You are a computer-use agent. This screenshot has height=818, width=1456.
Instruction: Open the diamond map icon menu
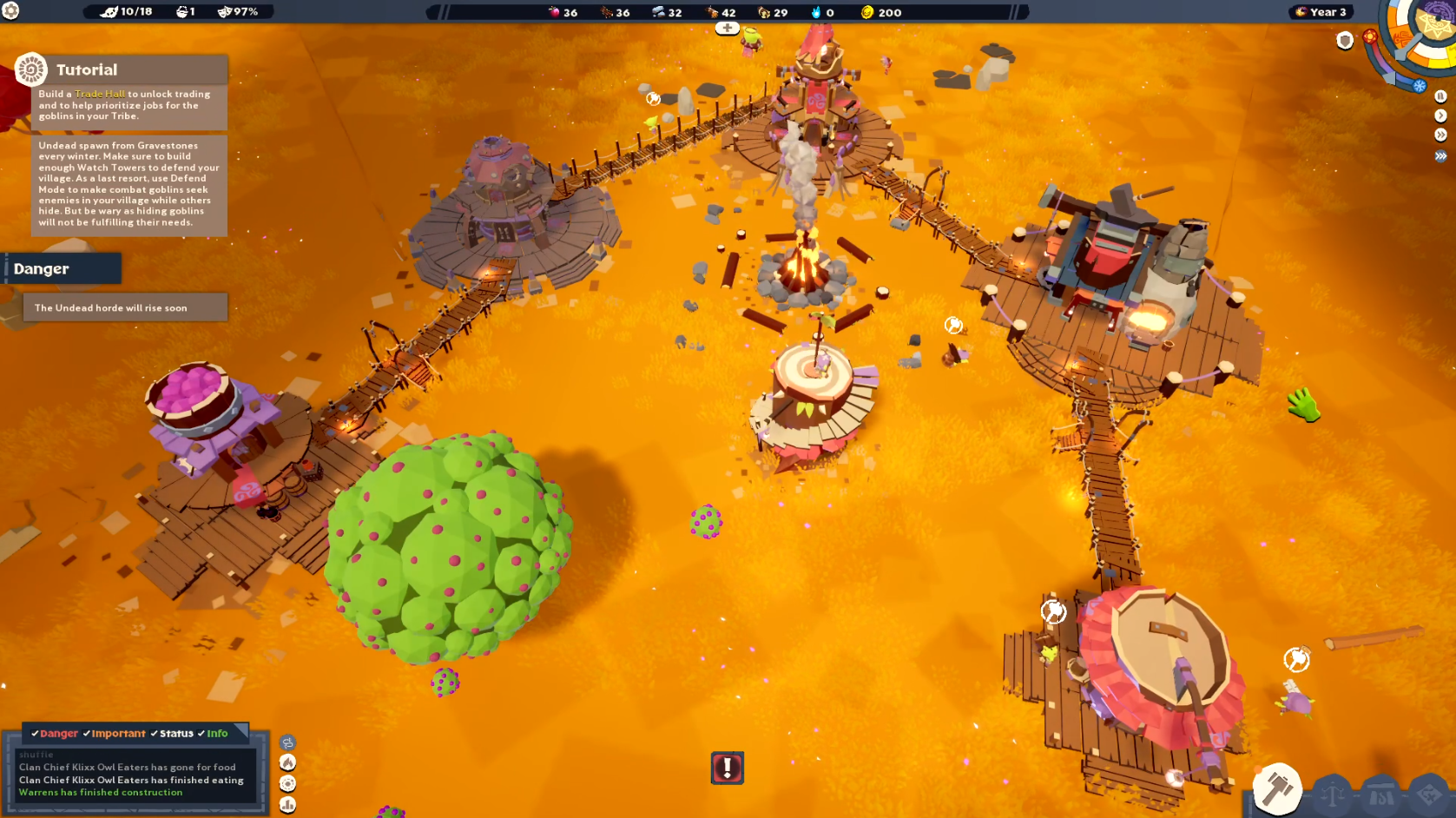(x=1428, y=794)
